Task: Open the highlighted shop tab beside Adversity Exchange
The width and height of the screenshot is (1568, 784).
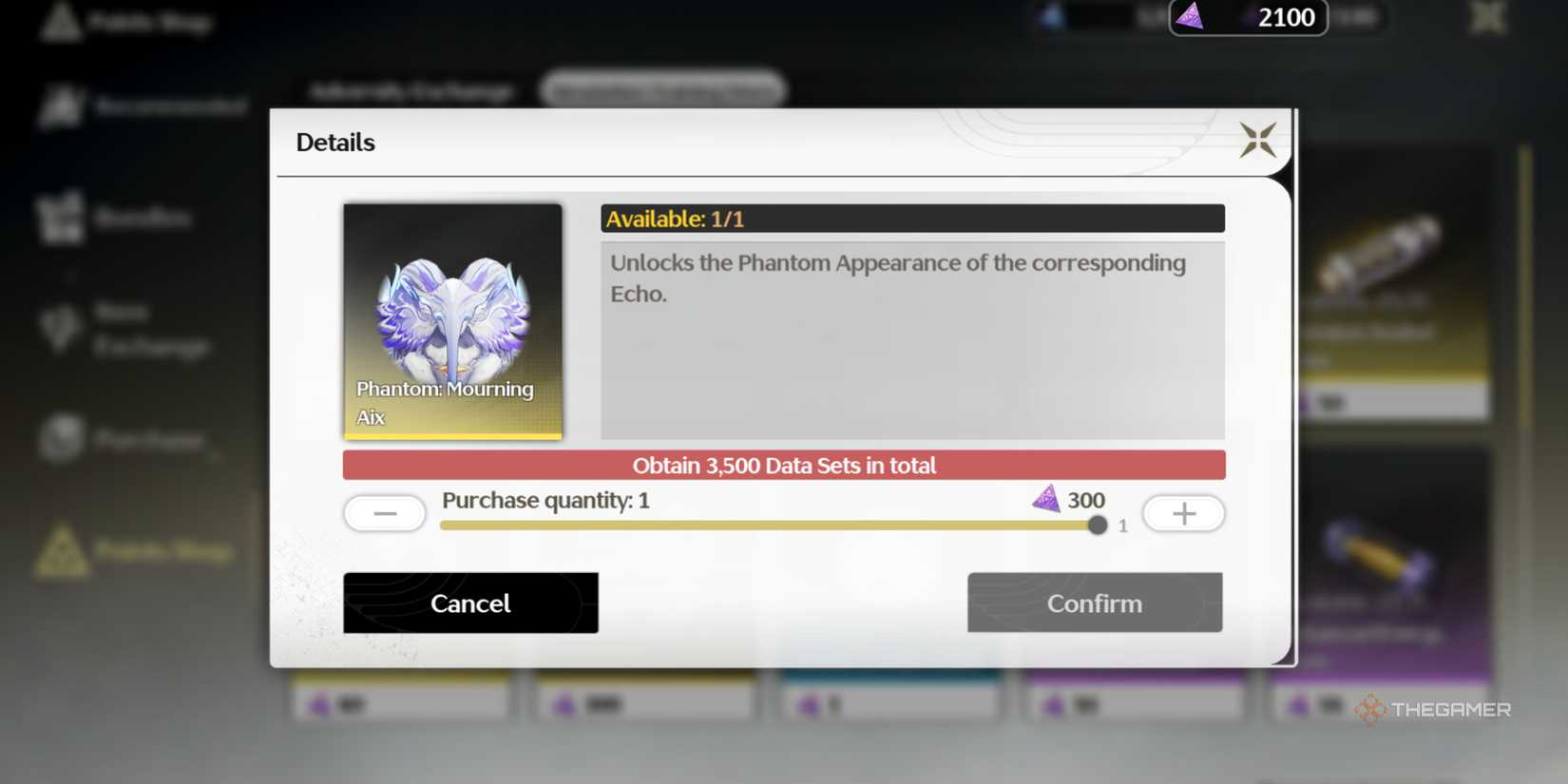Action: [662, 89]
